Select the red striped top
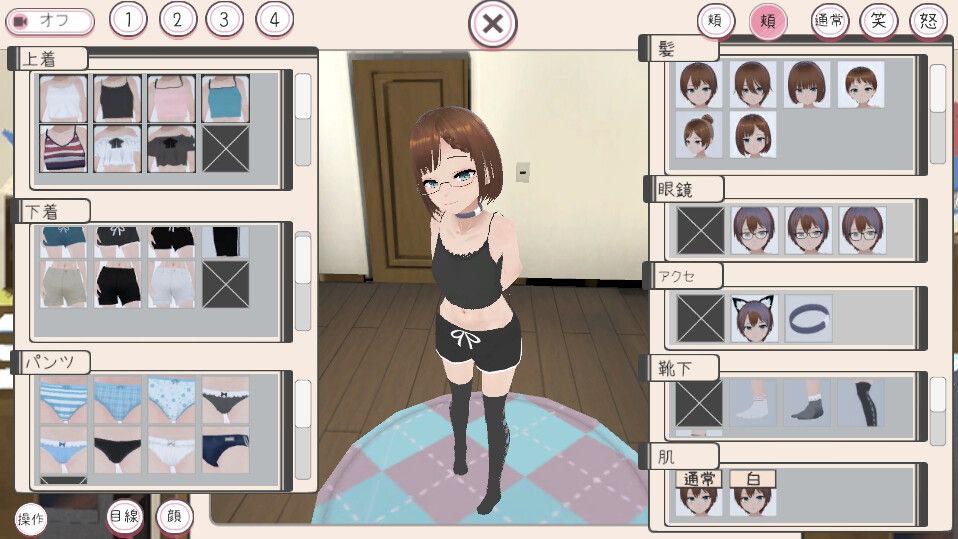Viewport: 958px width, 539px height. pos(63,148)
